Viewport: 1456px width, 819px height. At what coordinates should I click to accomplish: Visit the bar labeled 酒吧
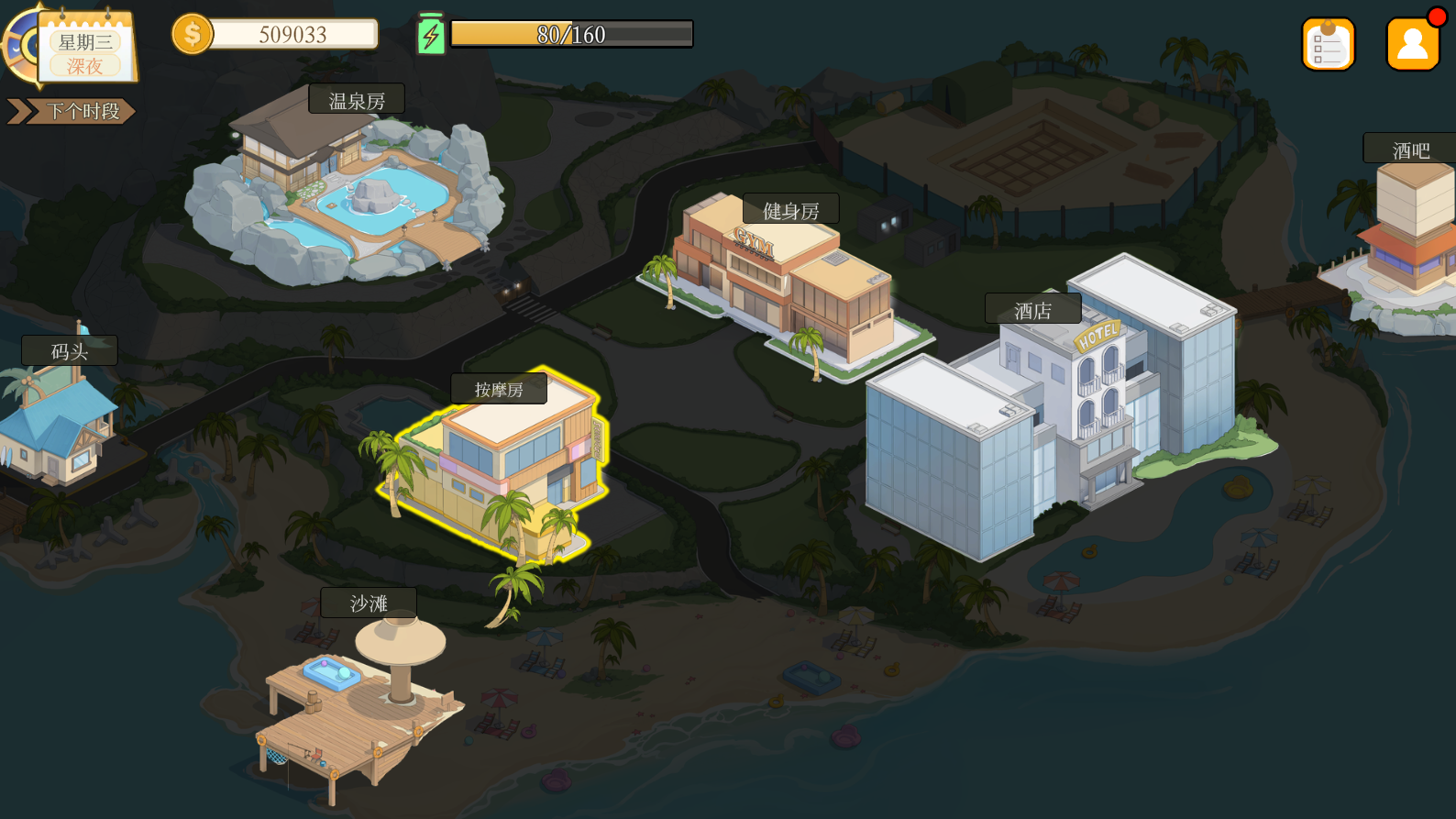coord(1410,149)
